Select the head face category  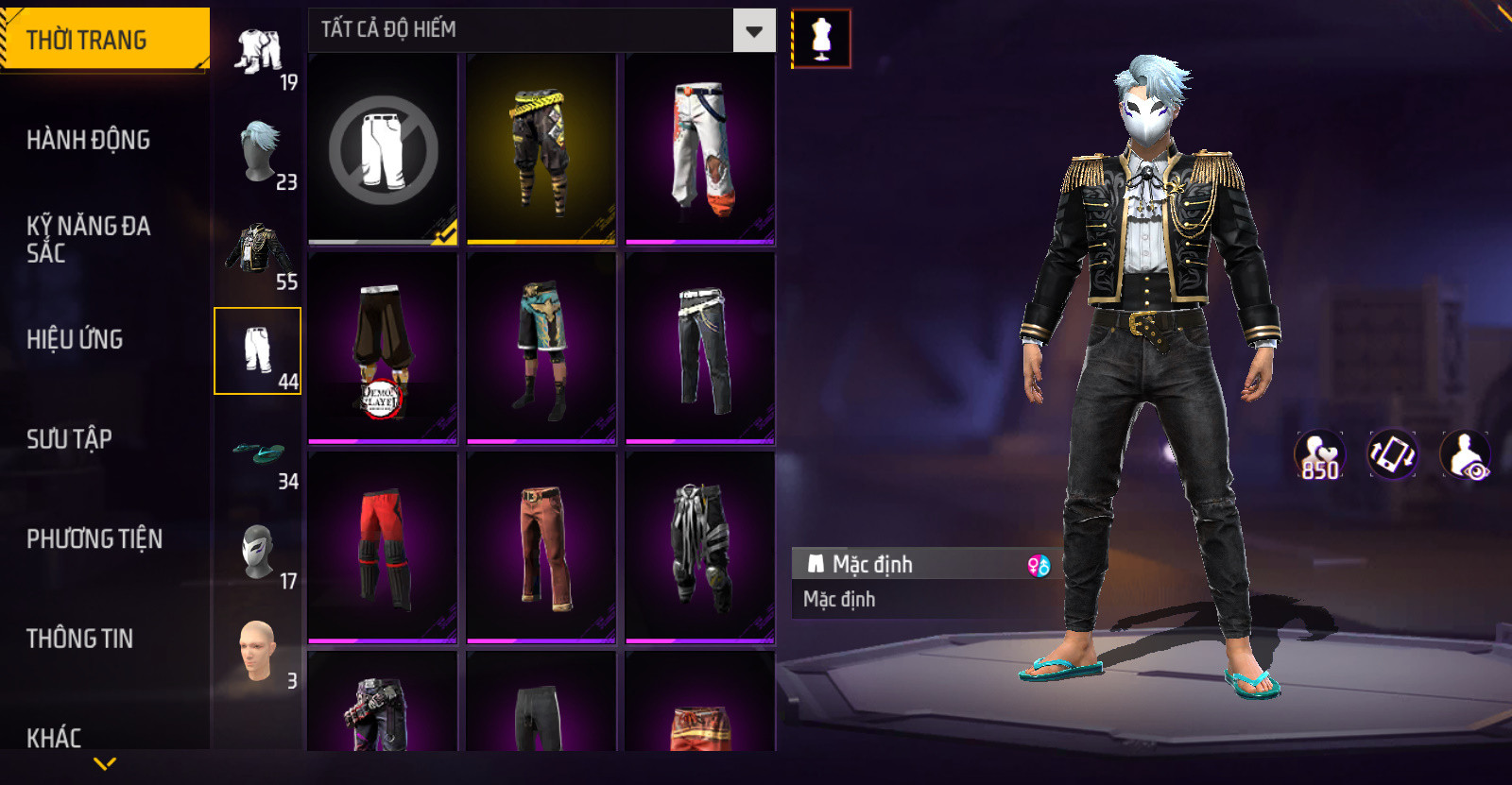click(258, 651)
